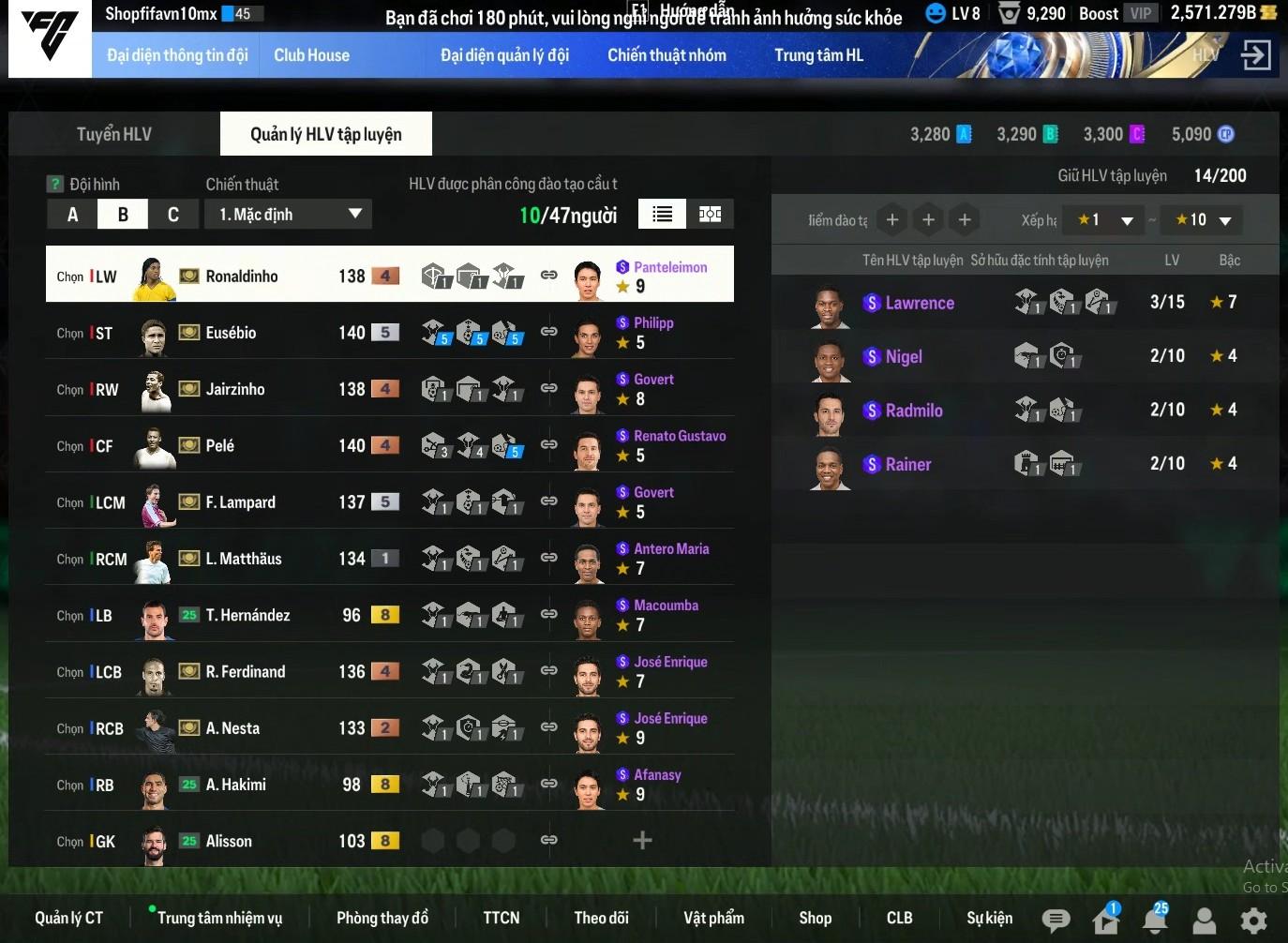Viewport: 1288px width, 943px height.
Task: Pick trainer Radmilo from the list
Action: click(913, 411)
